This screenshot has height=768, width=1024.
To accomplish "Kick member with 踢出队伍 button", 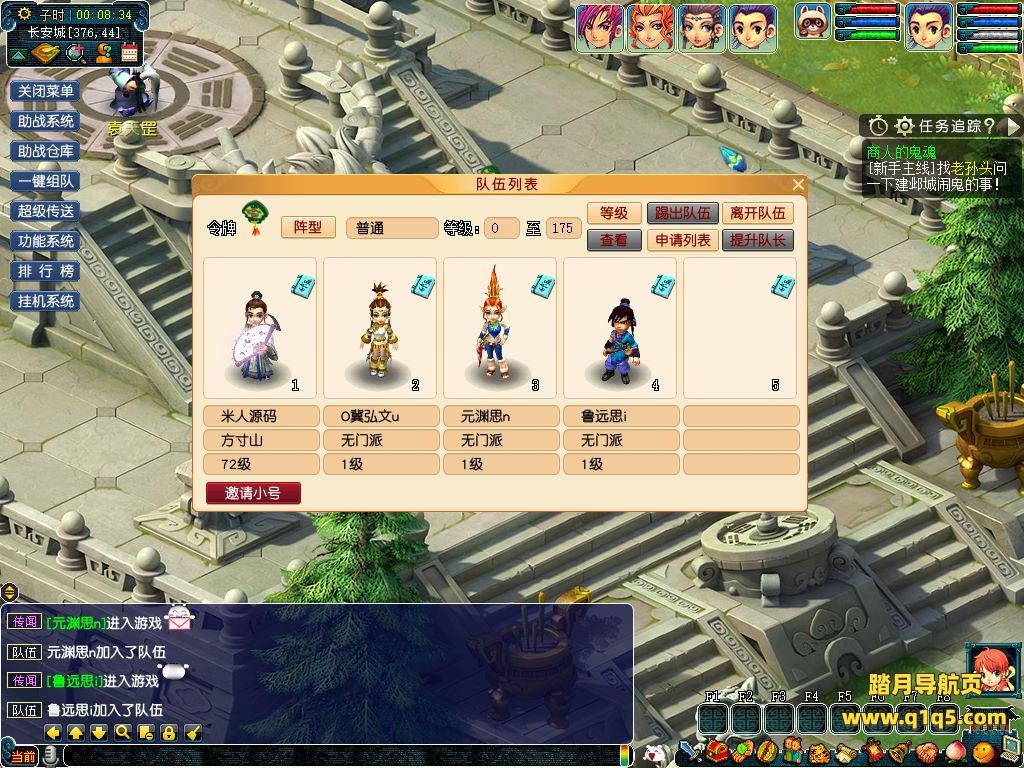I will (x=682, y=213).
